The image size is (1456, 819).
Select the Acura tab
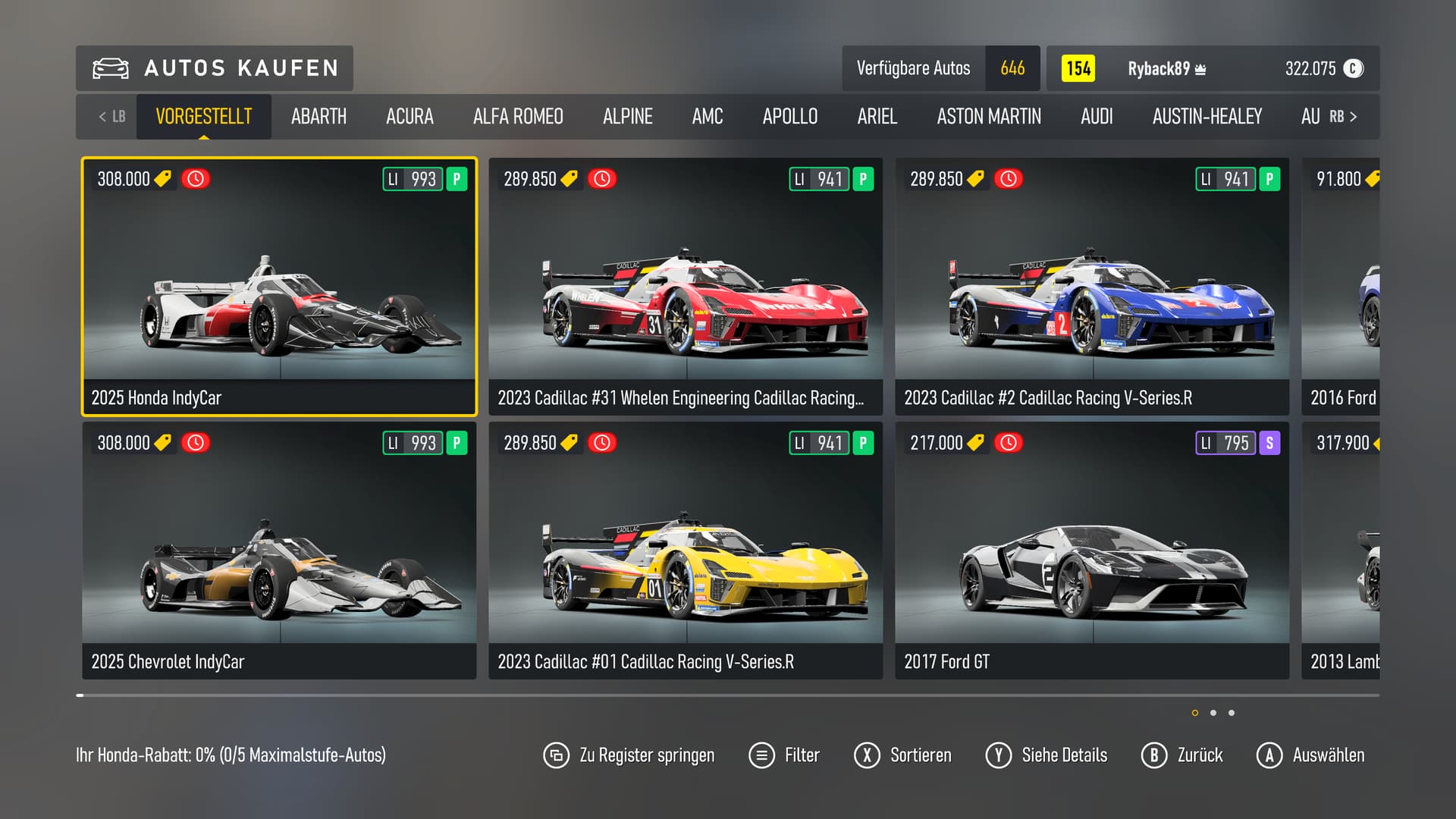coord(409,117)
